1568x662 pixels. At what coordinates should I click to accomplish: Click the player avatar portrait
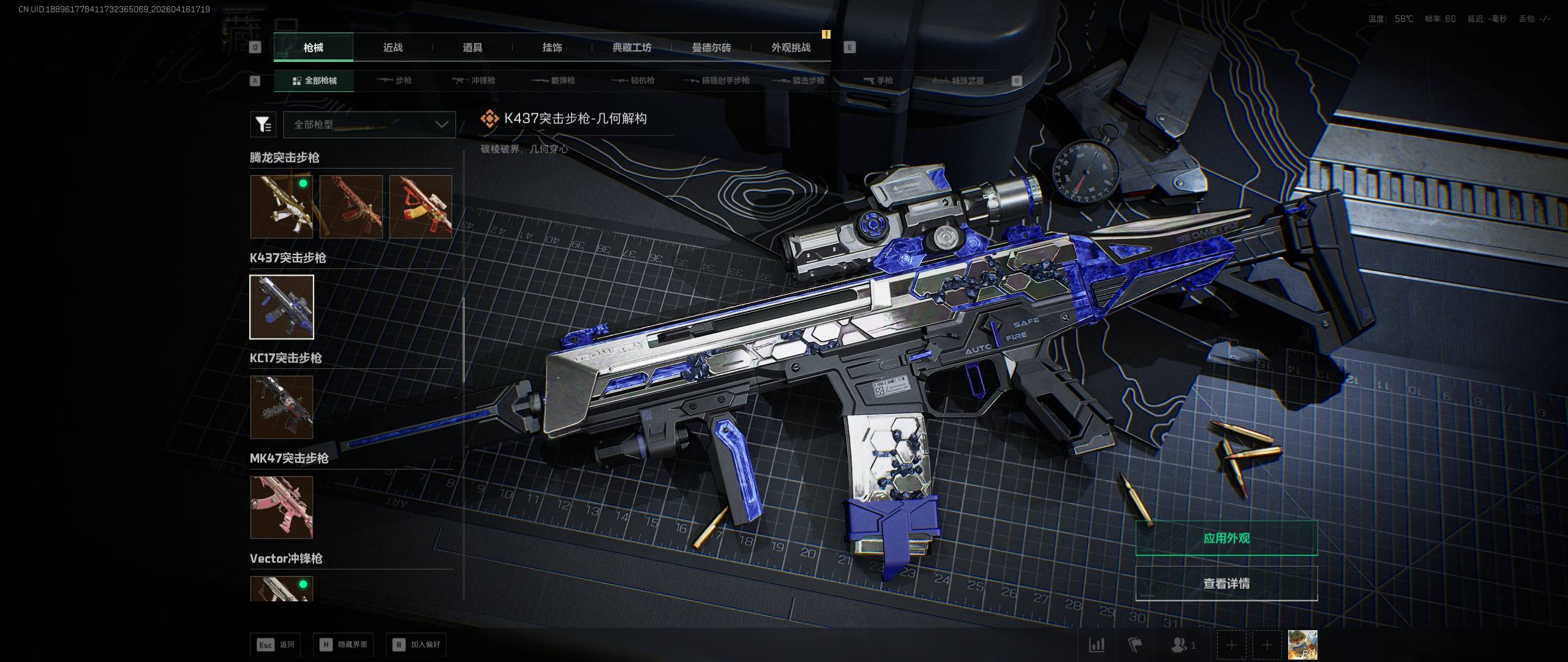tap(1302, 645)
